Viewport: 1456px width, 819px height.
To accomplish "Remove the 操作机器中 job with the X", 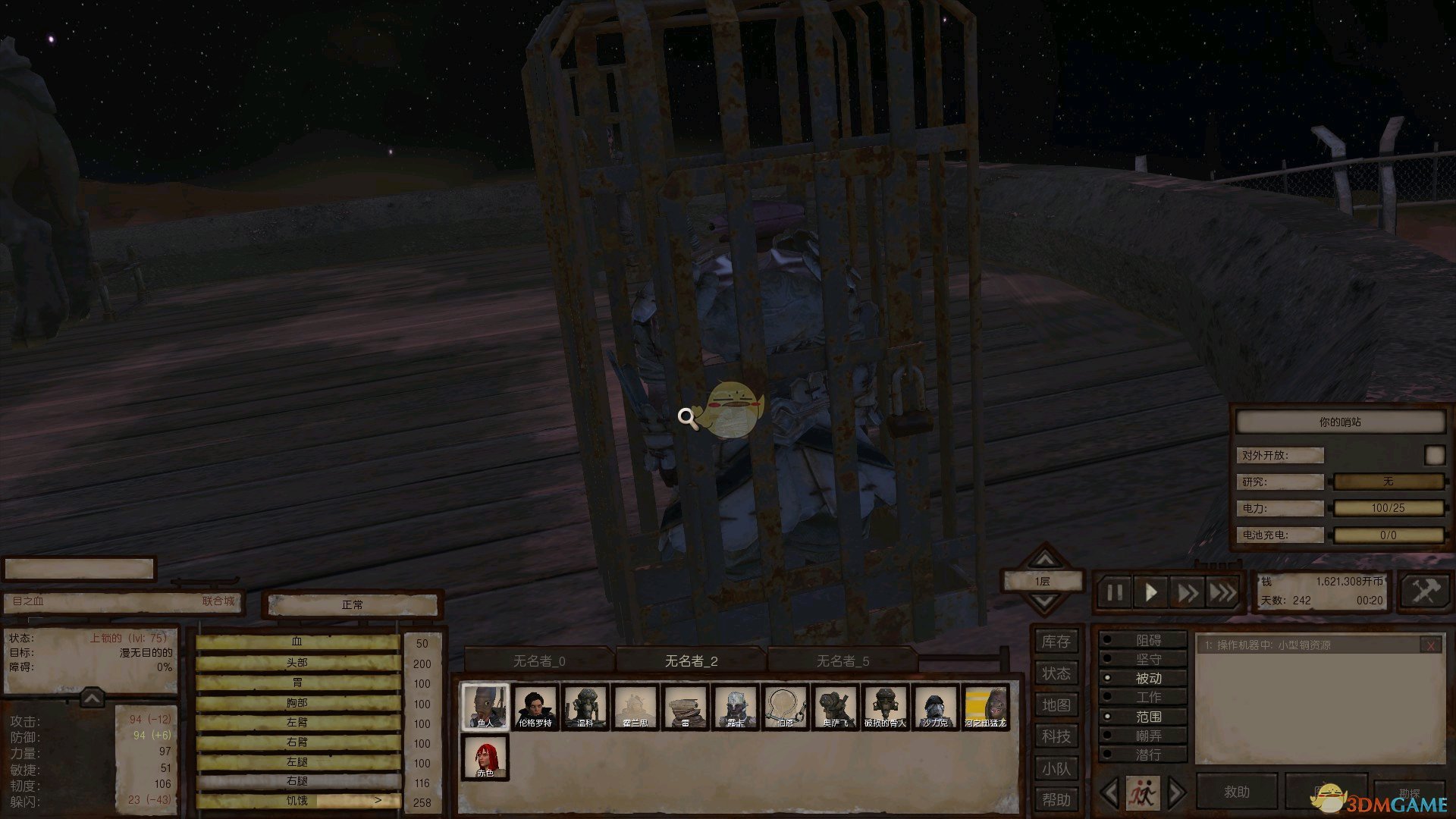I will pos(1430,645).
